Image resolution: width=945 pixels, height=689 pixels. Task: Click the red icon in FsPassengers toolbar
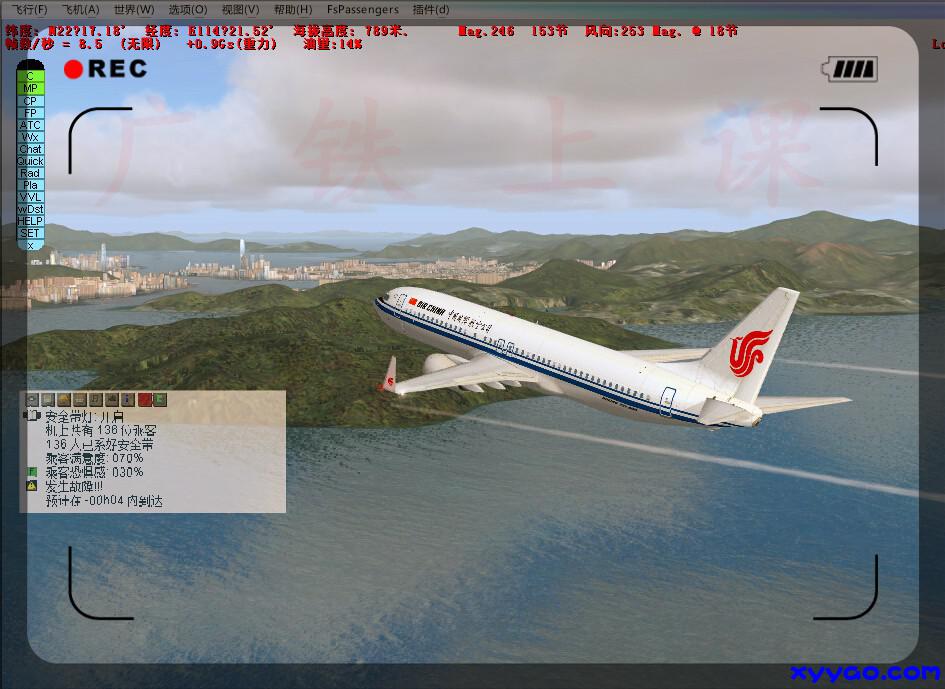[x=144, y=400]
